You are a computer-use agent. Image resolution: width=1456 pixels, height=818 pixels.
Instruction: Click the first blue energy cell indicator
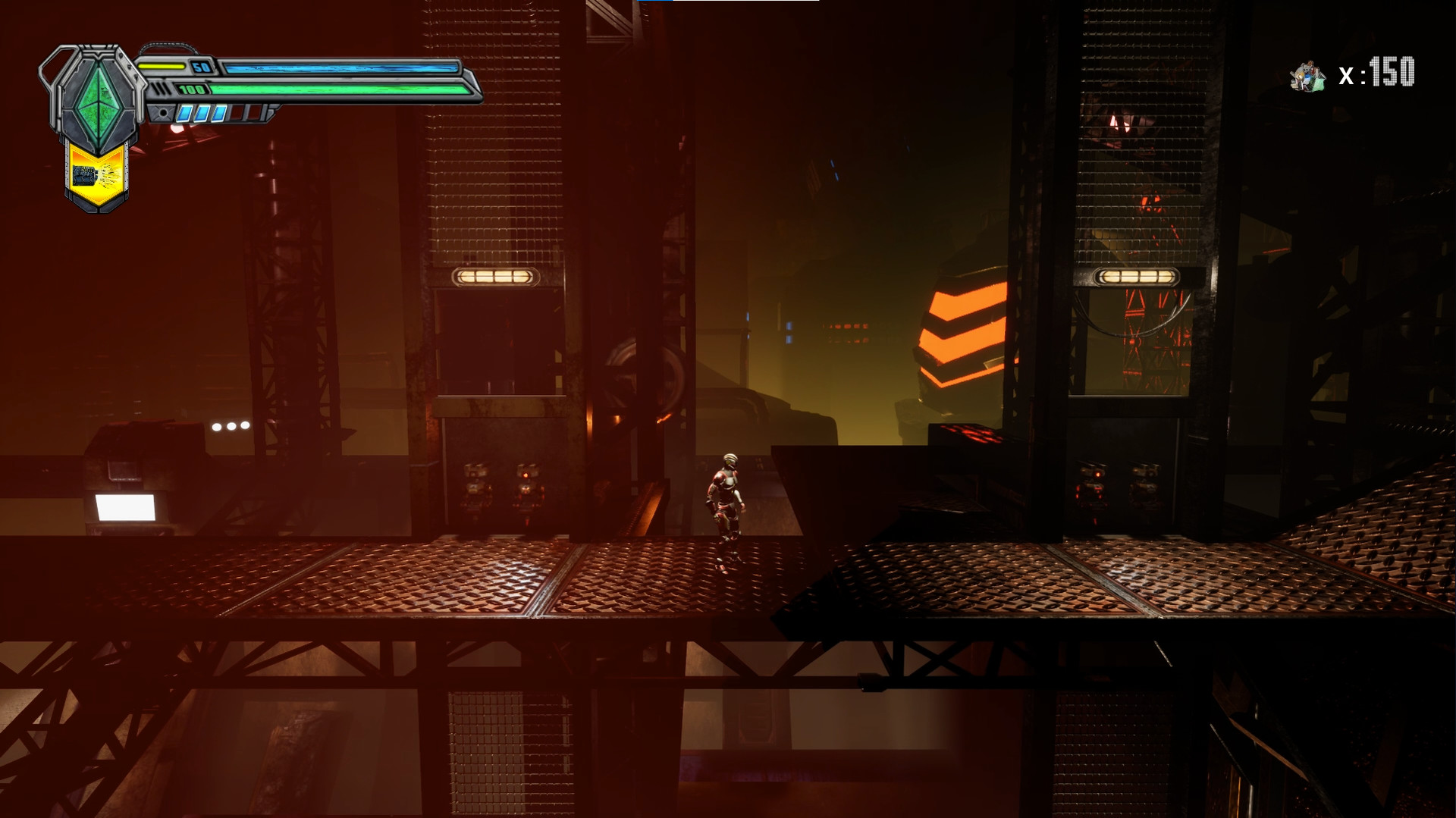tap(185, 114)
